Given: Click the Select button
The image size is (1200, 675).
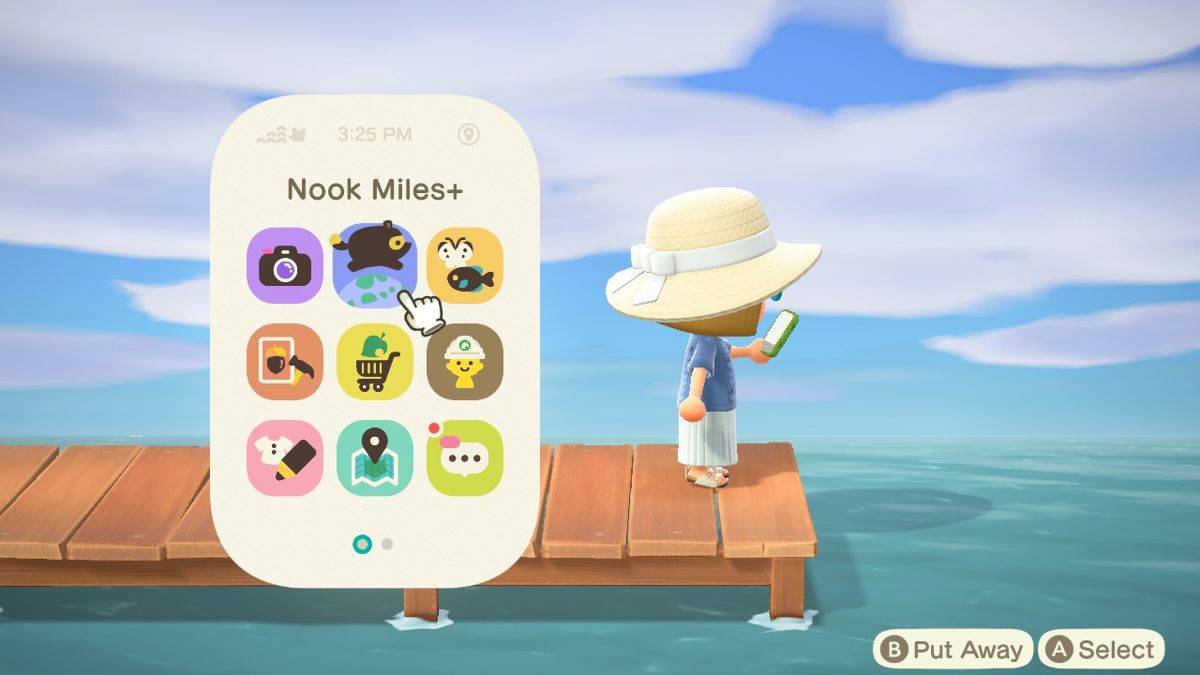Looking at the screenshot, I should point(1101,650).
